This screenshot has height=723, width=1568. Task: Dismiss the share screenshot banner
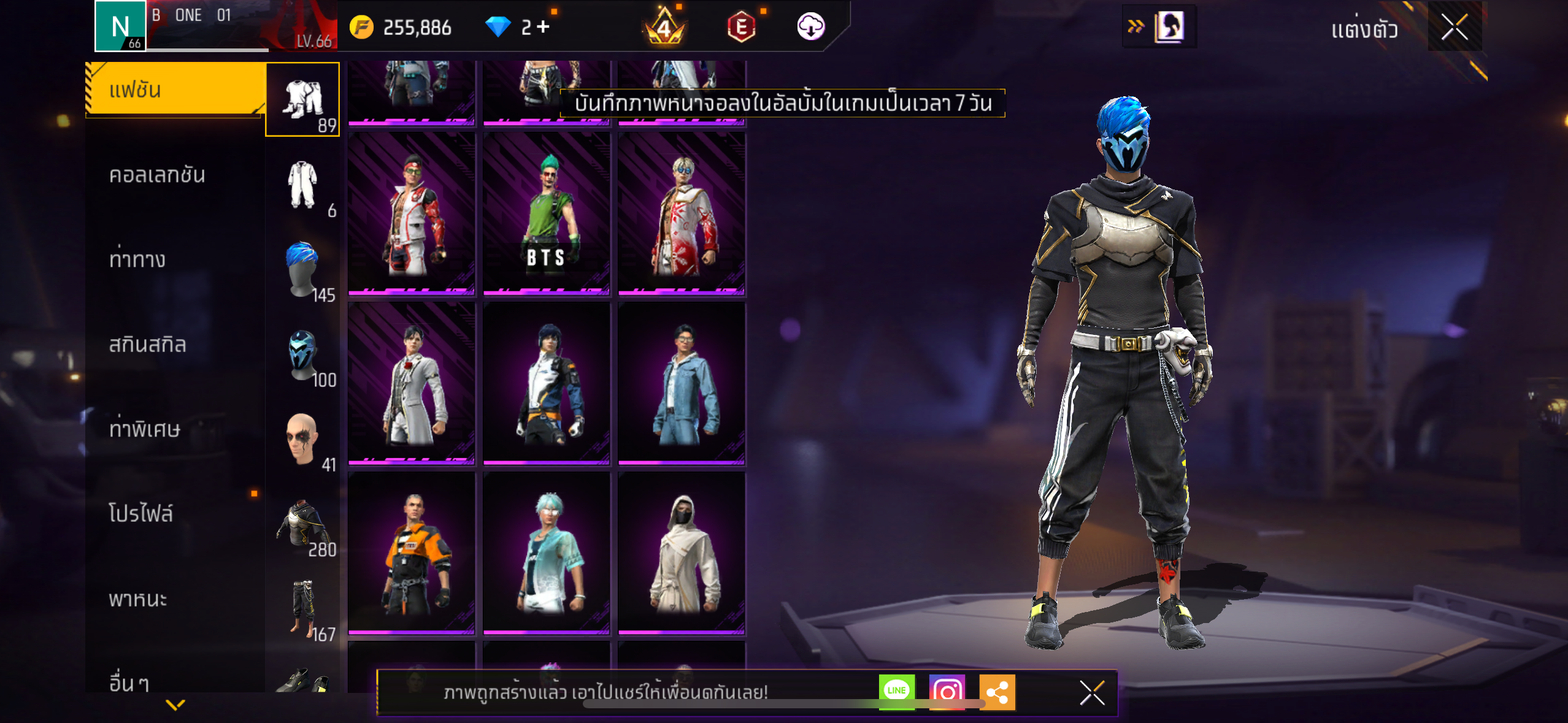click(1092, 693)
